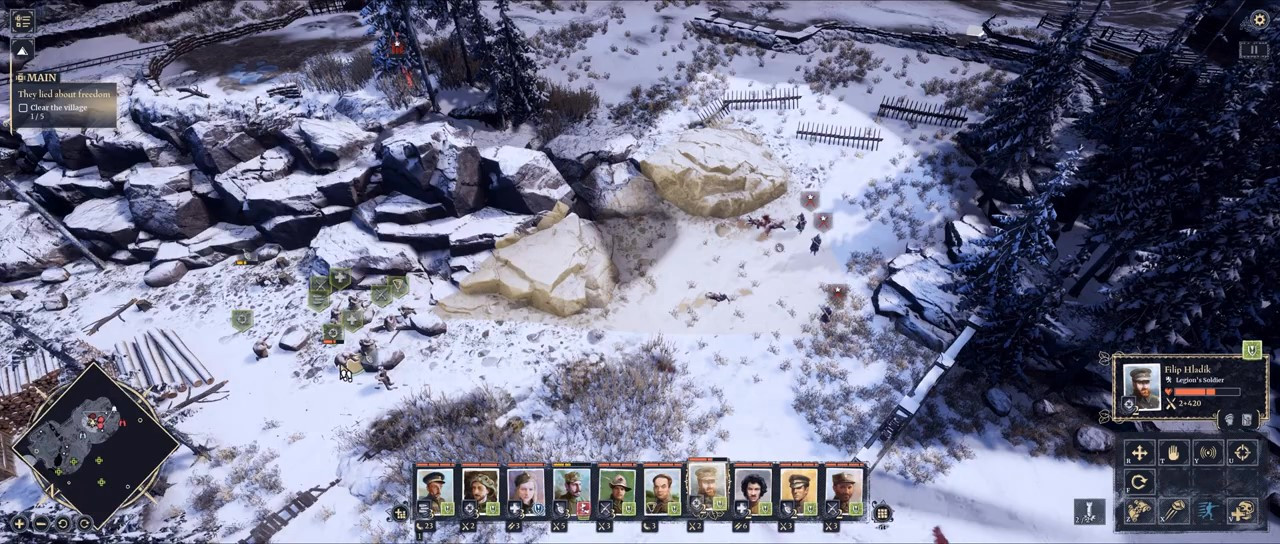Use the skull and plus ability

tap(1242, 511)
